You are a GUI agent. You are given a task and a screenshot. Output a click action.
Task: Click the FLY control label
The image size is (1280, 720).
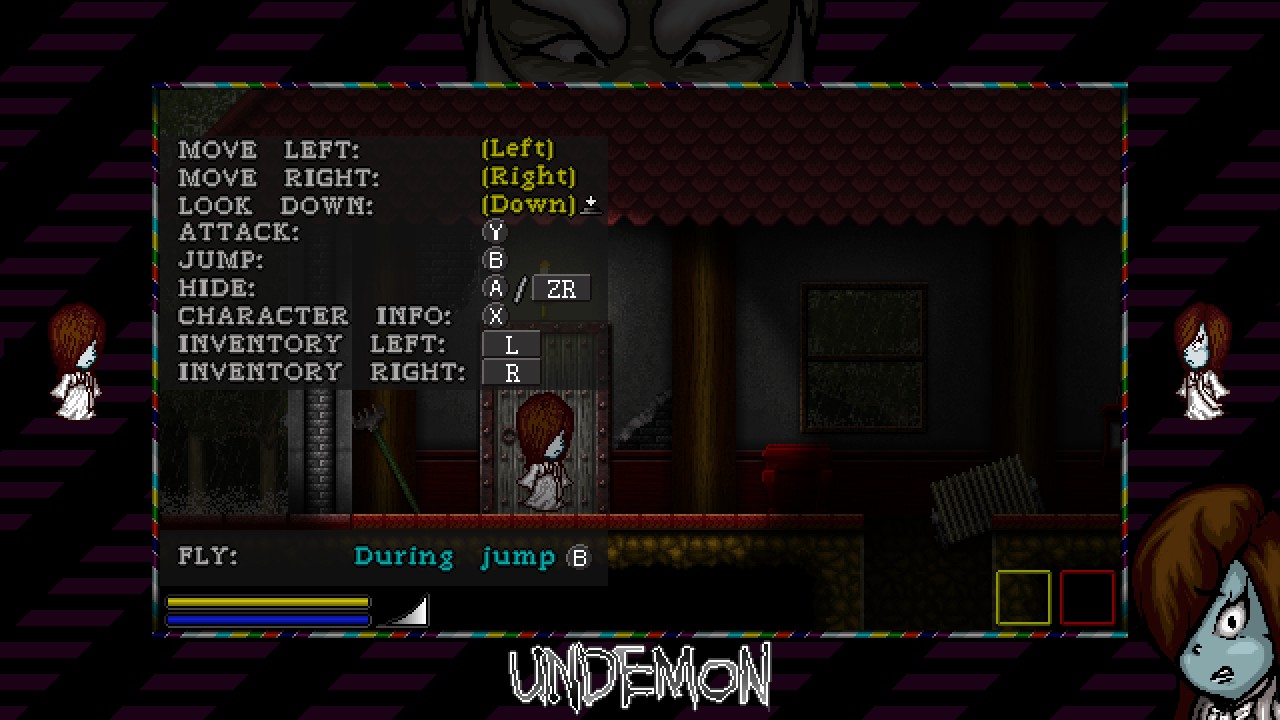coord(208,556)
